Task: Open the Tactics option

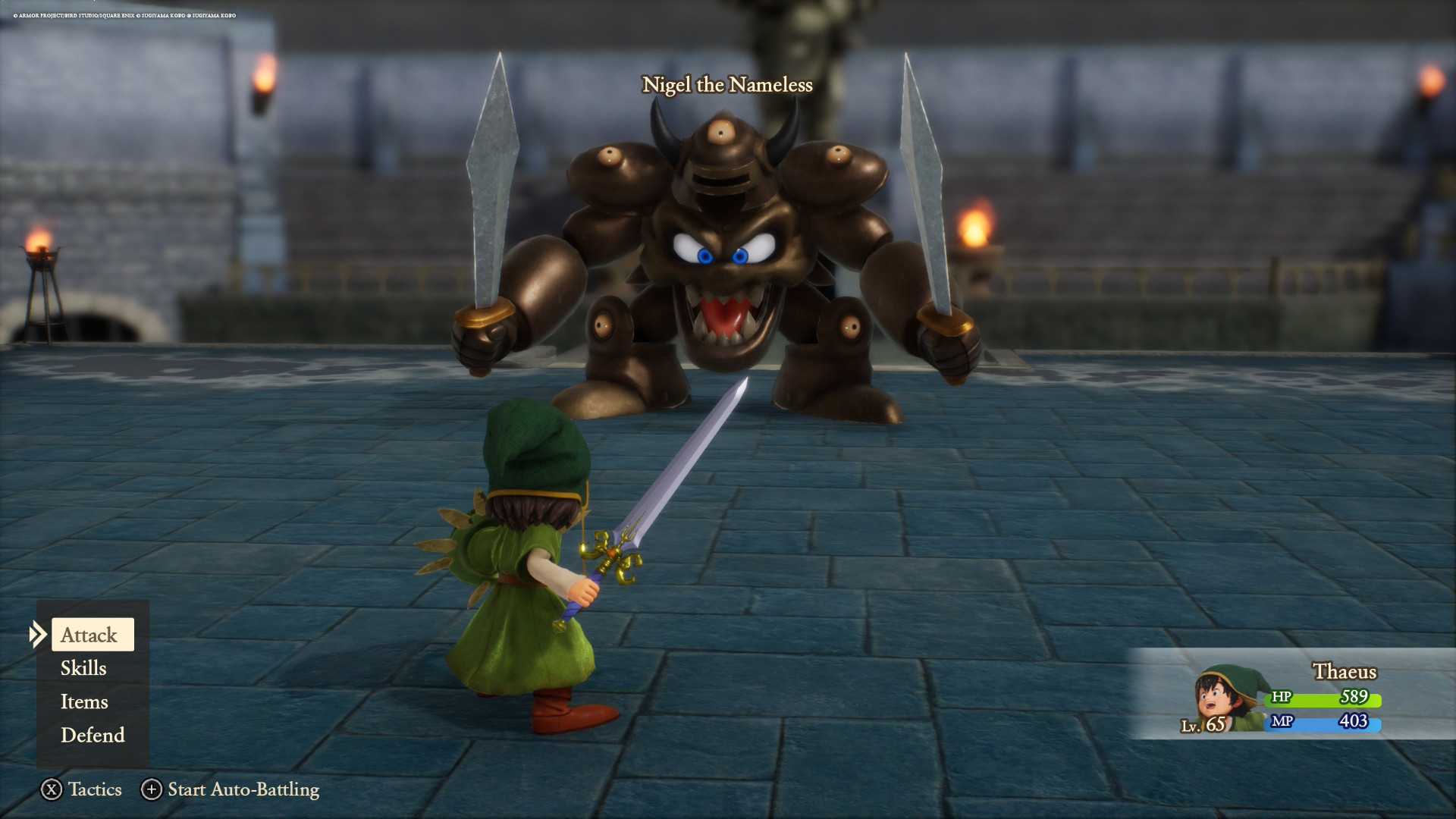Action: point(81,789)
